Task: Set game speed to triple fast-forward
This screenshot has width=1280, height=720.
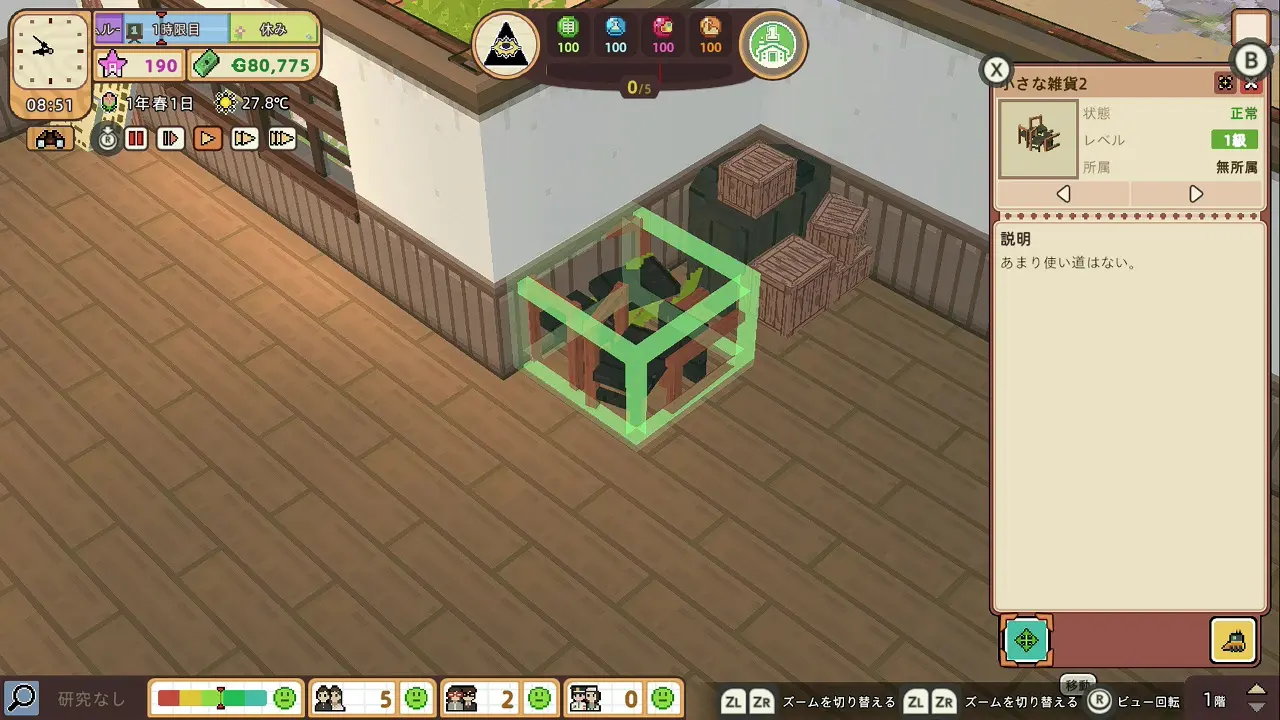Action: (x=282, y=139)
